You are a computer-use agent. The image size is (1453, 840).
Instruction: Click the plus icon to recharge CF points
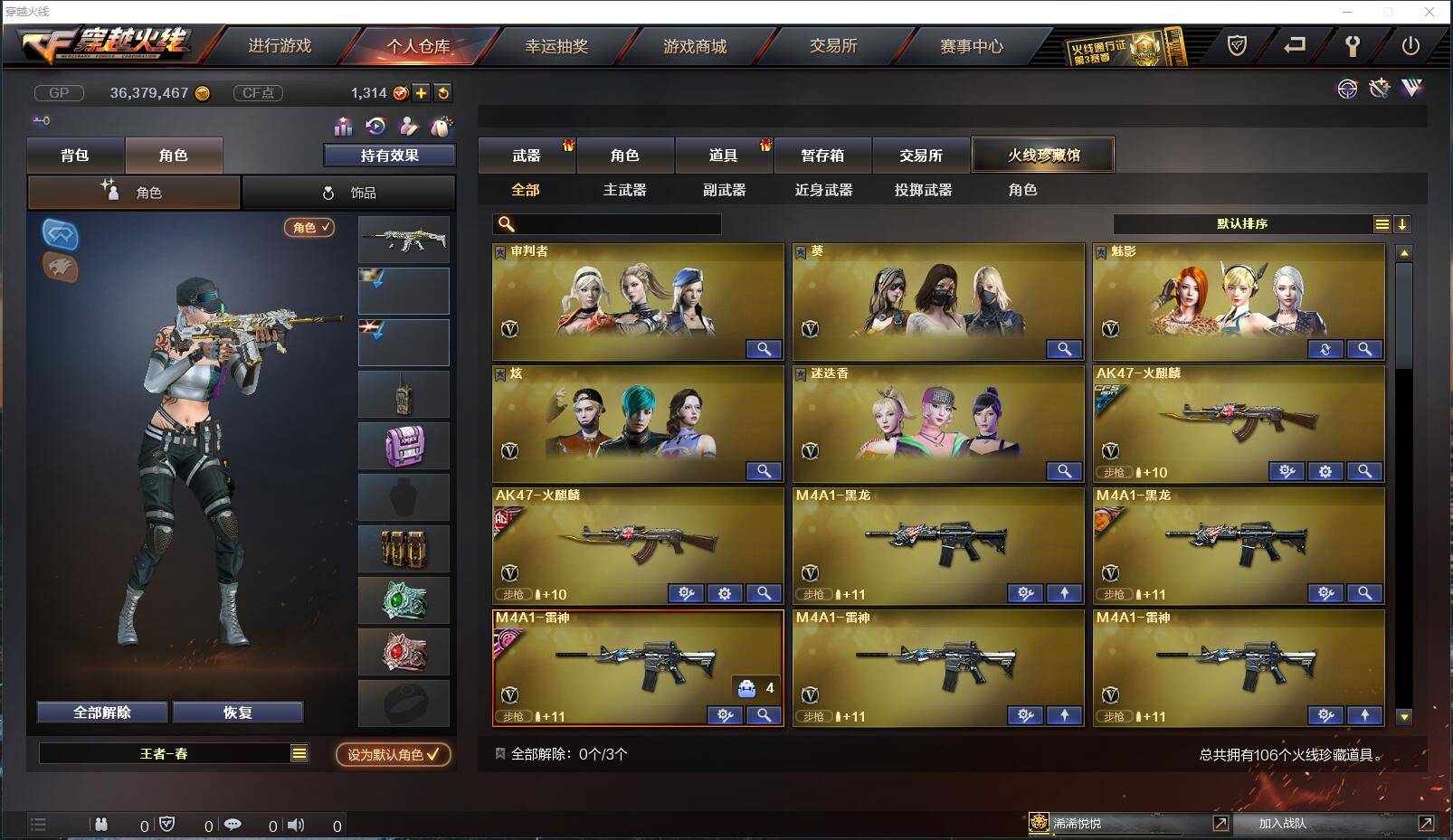[x=422, y=93]
